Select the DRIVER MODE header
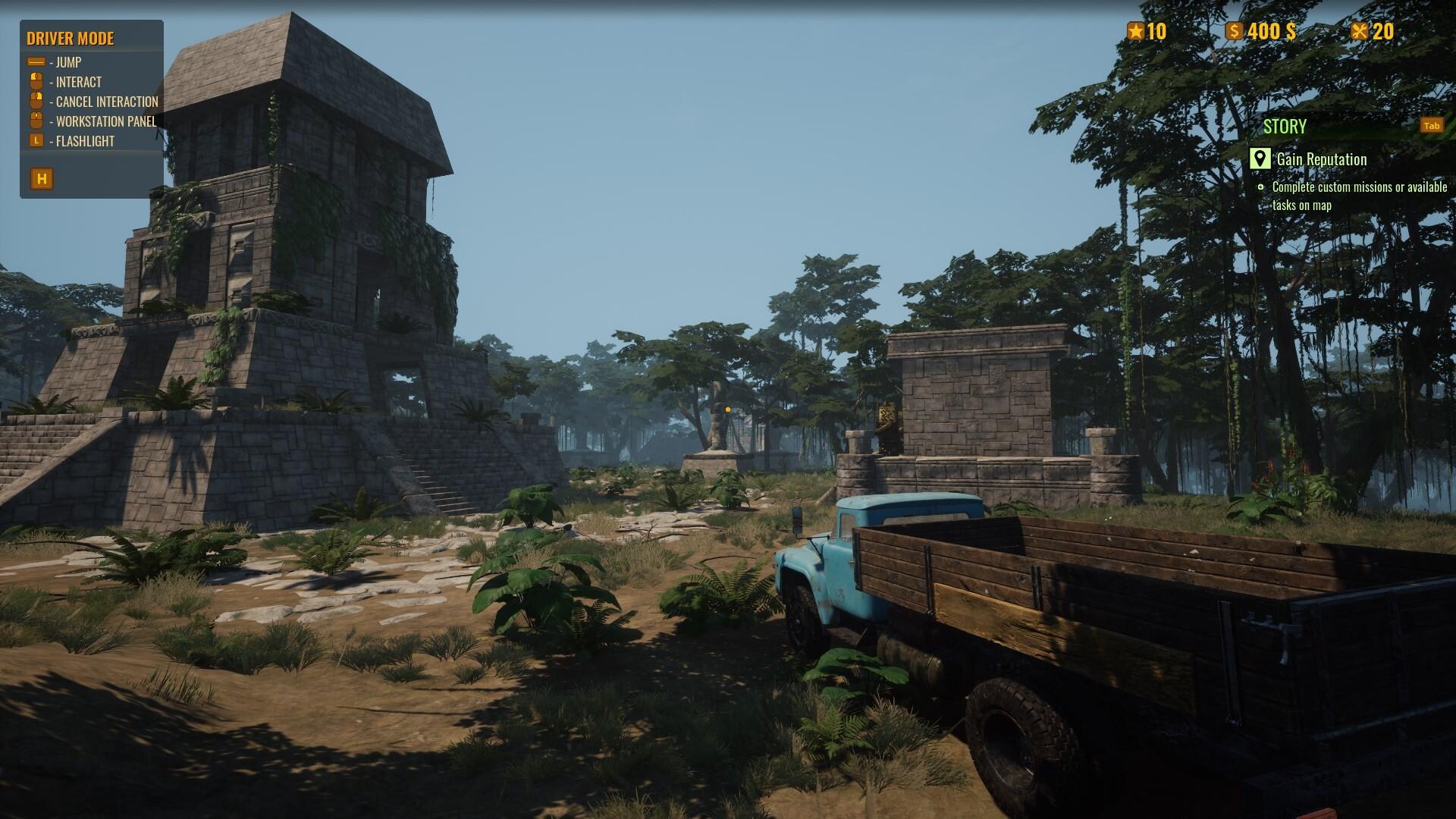 (71, 39)
